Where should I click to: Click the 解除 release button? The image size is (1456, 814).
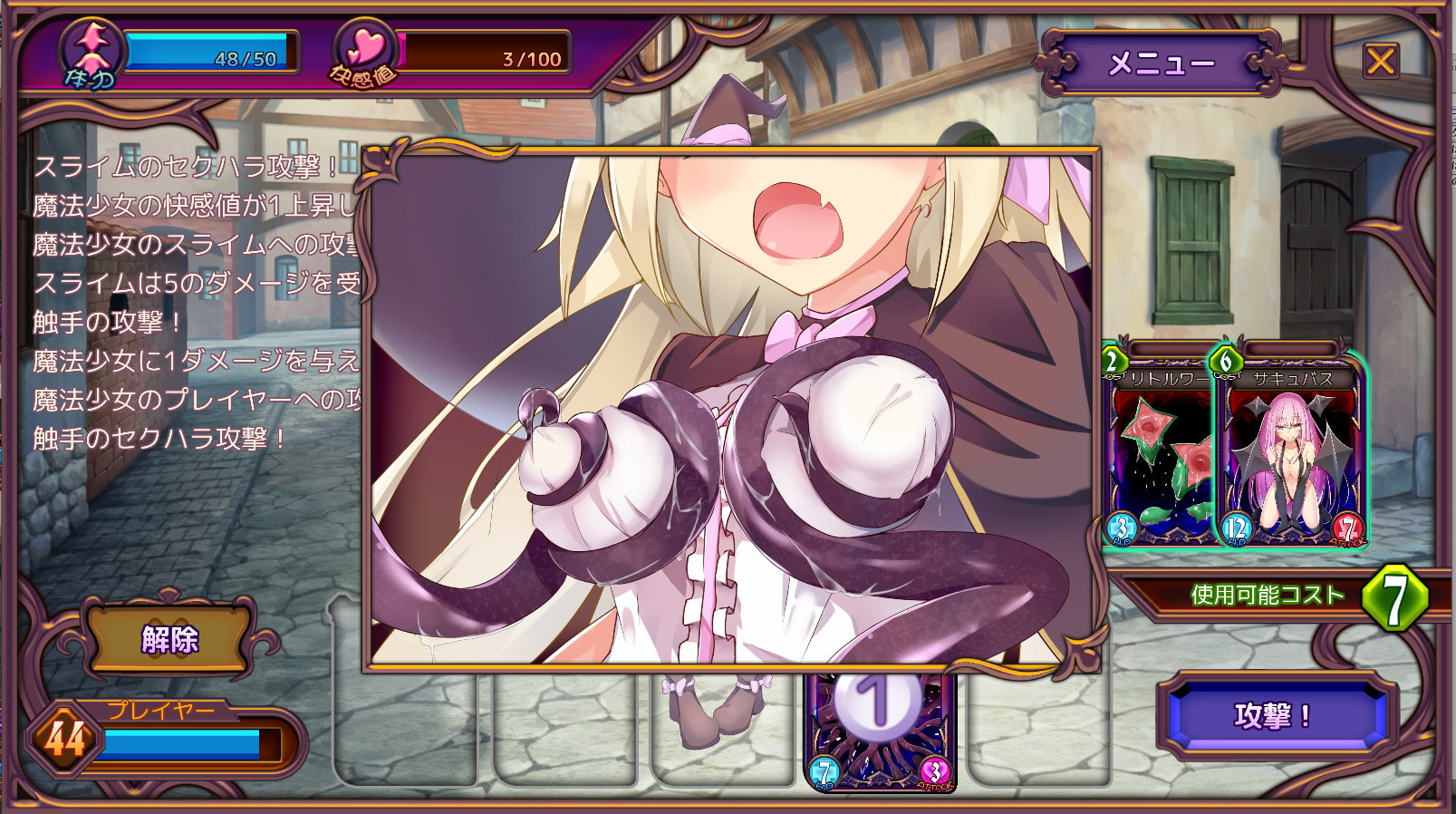point(169,640)
